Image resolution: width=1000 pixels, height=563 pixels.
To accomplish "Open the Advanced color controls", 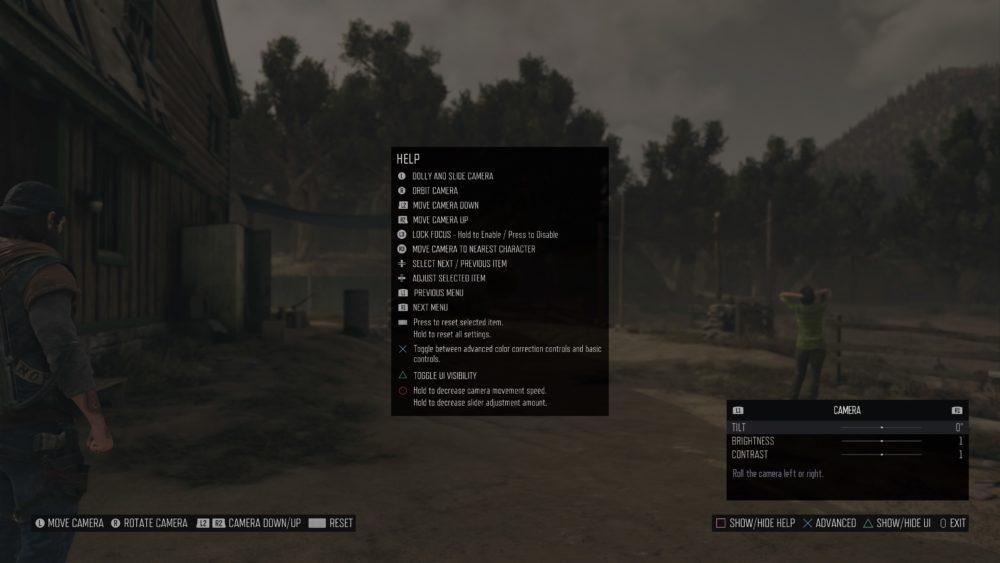I will tap(829, 523).
